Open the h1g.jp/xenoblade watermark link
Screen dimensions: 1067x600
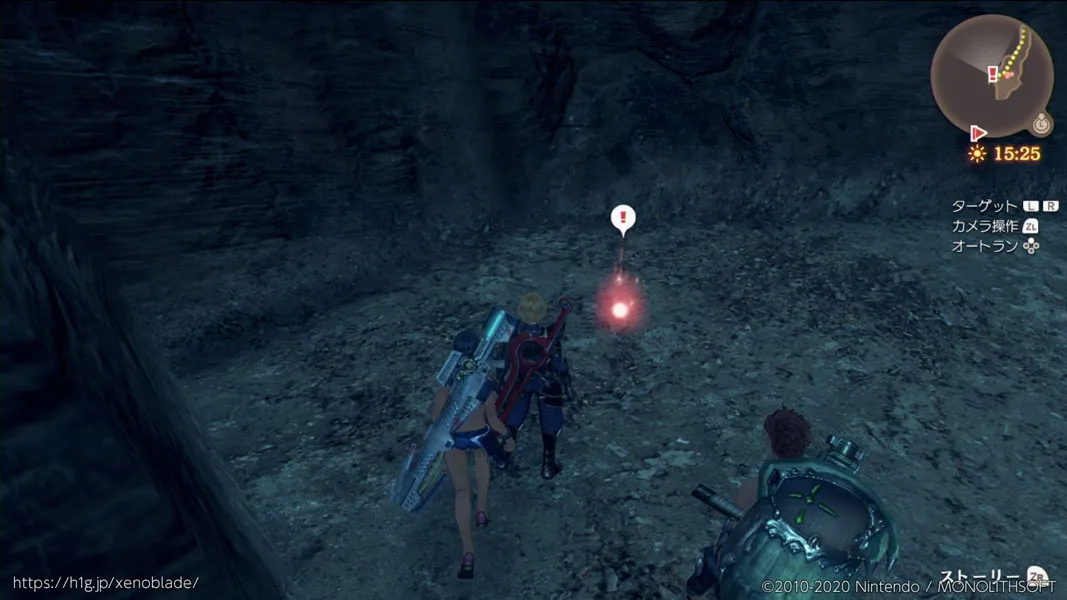click(105, 582)
